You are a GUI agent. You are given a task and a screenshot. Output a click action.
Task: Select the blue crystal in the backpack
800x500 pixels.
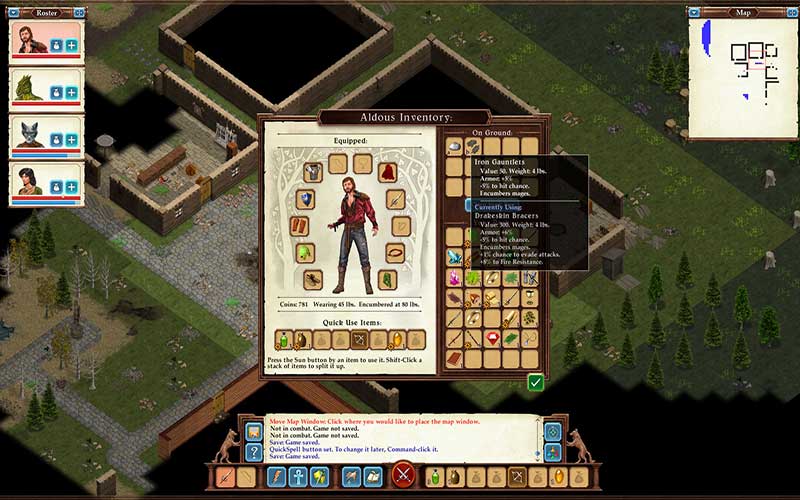(x=455, y=256)
